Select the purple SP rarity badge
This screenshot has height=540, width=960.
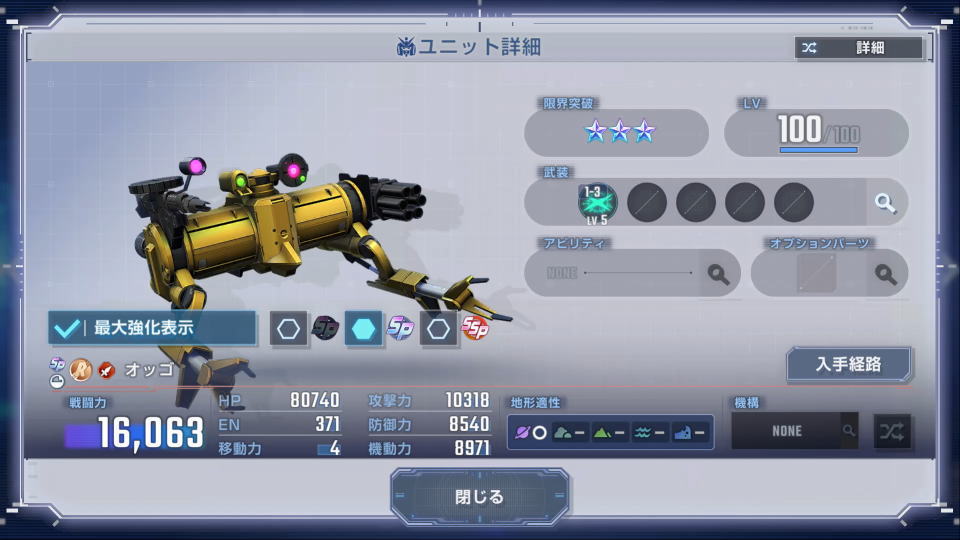click(x=401, y=328)
